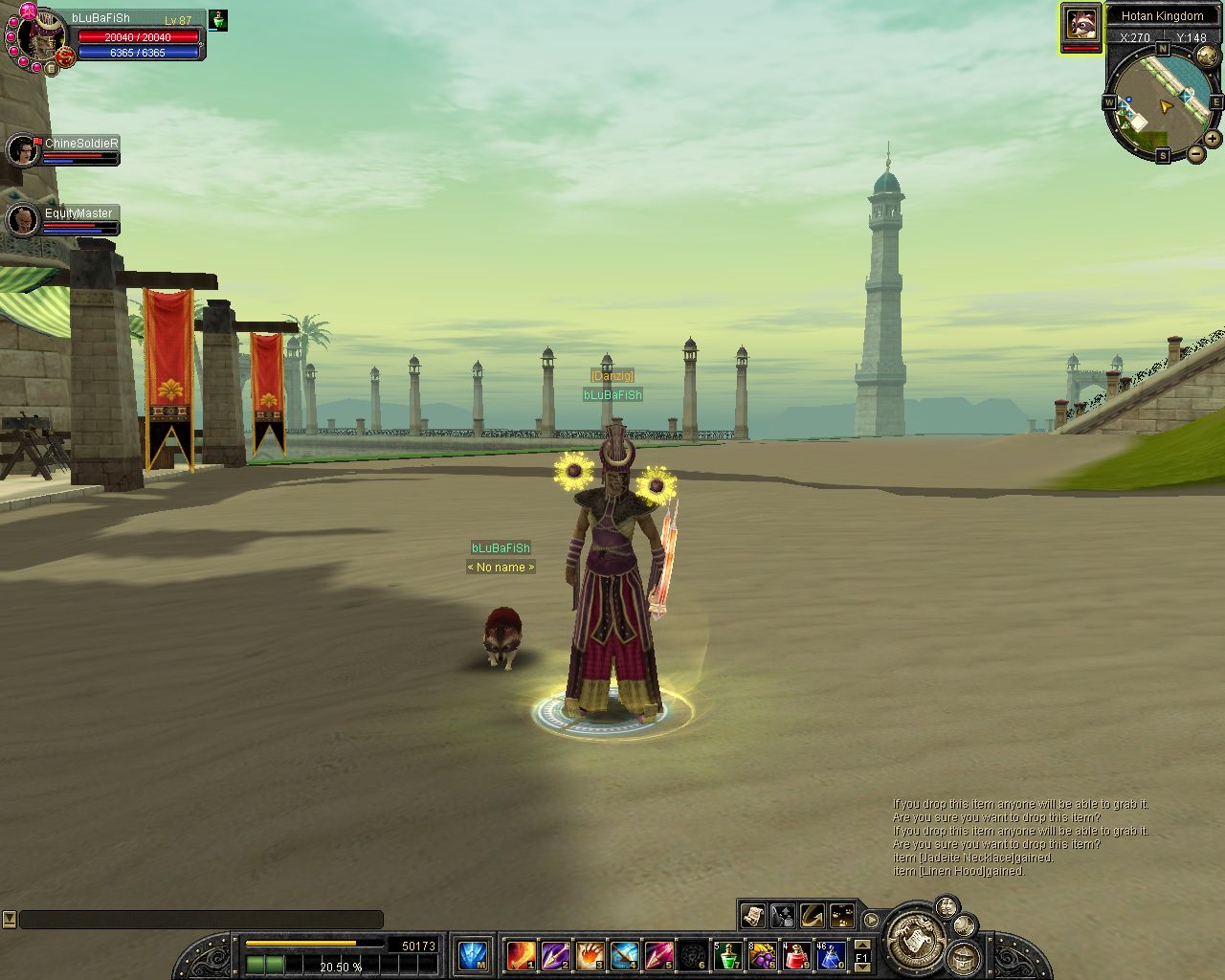Use the blue ice arrow skill in slot 4
The image size is (1225, 980).
click(624, 955)
